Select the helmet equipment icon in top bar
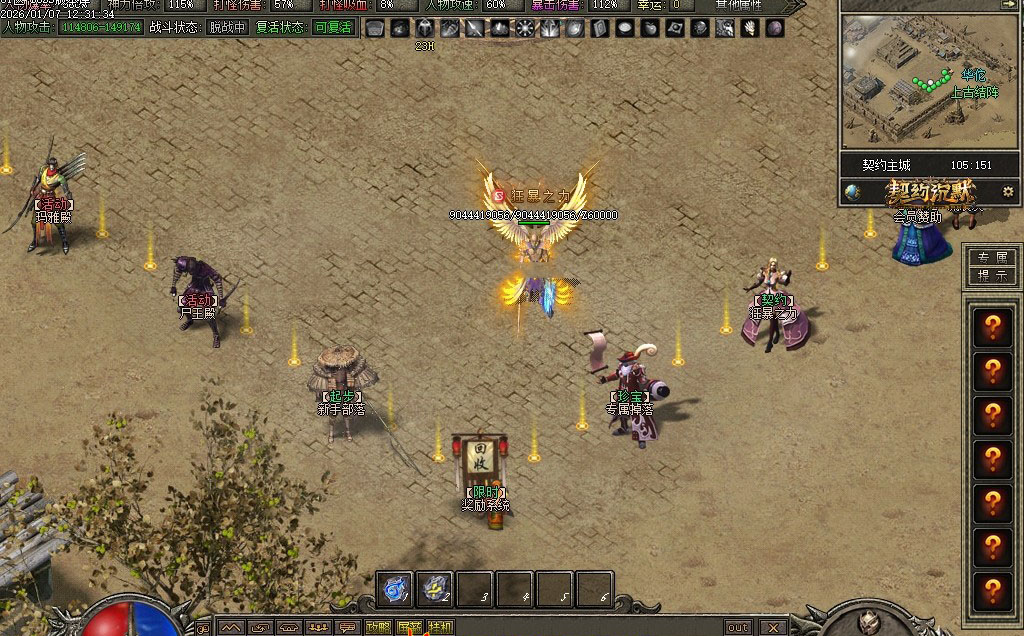 [x=425, y=28]
